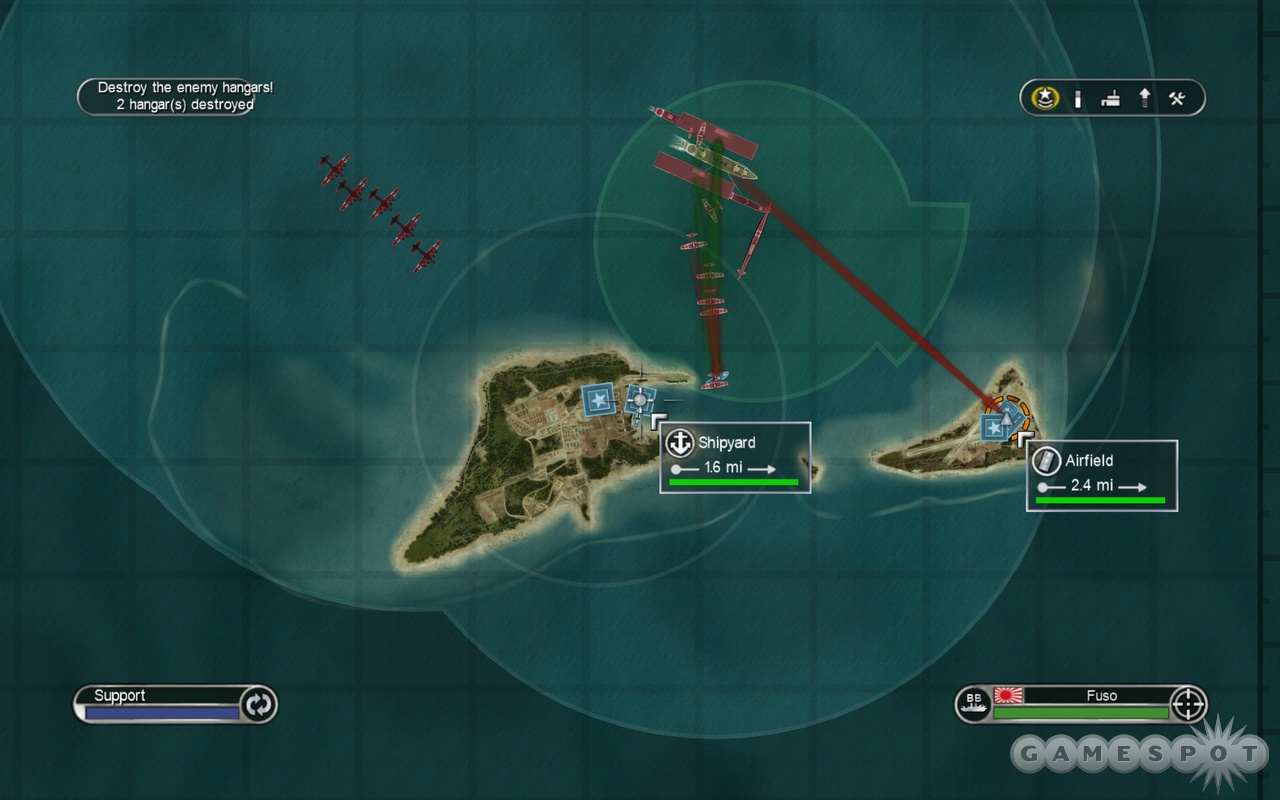Open the hammer and wrench repair icon
Screen dimensions: 1280x800
tap(1177, 98)
